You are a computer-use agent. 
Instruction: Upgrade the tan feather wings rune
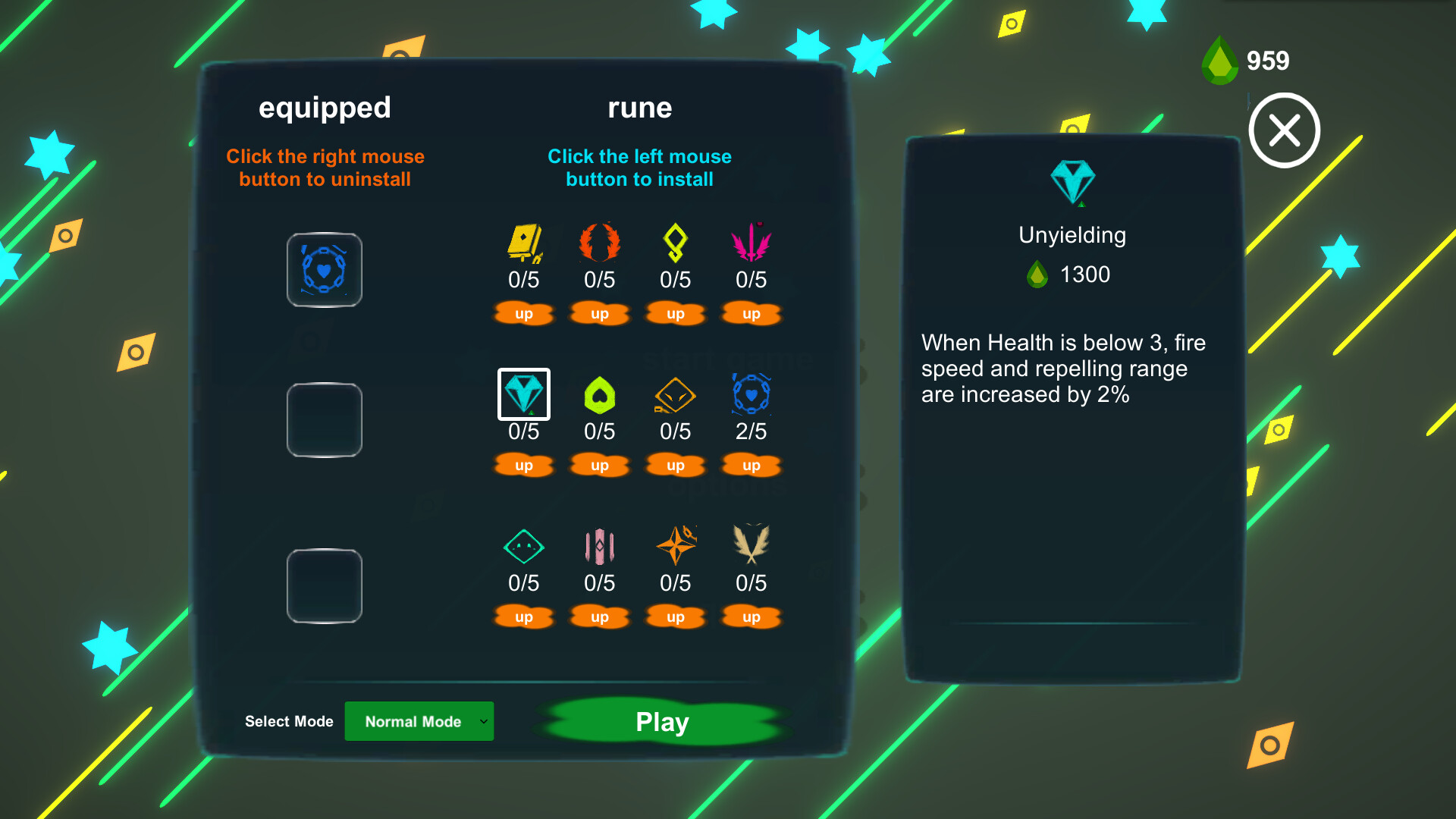click(x=751, y=617)
